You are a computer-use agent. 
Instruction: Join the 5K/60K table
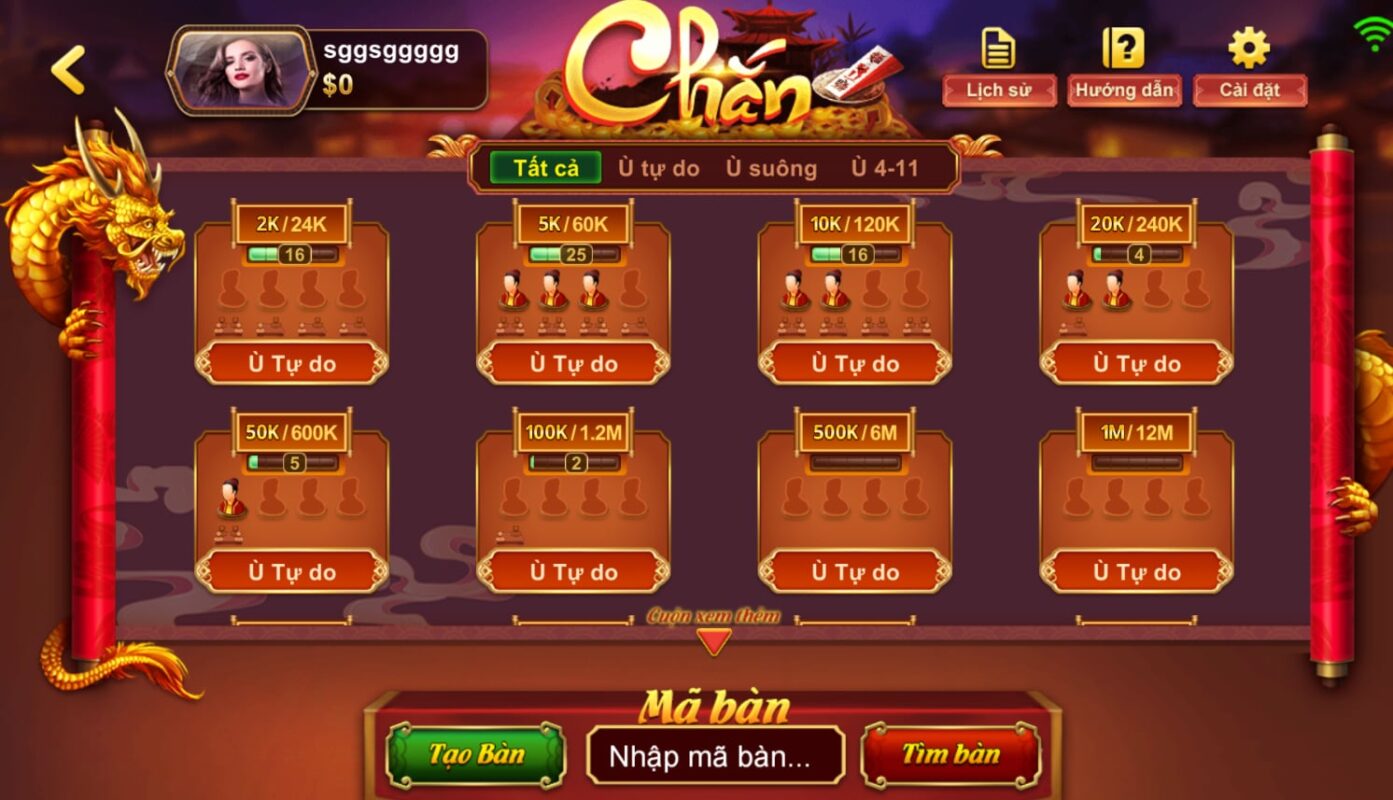click(x=573, y=363)
